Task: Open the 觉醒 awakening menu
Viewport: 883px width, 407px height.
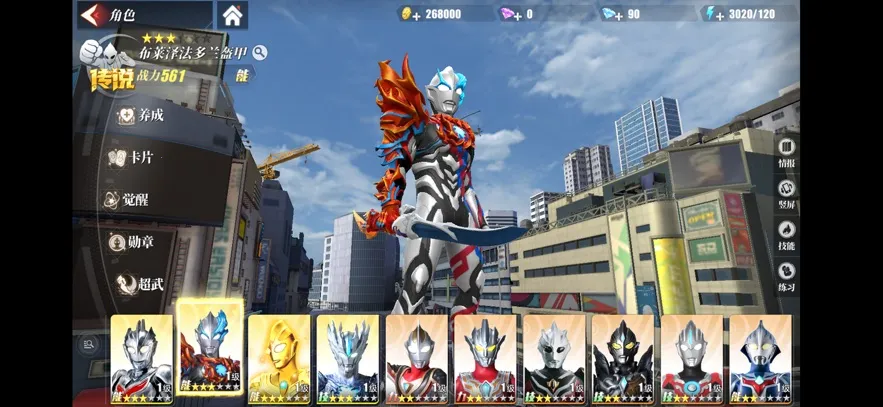Action: [x=135, y=199]
